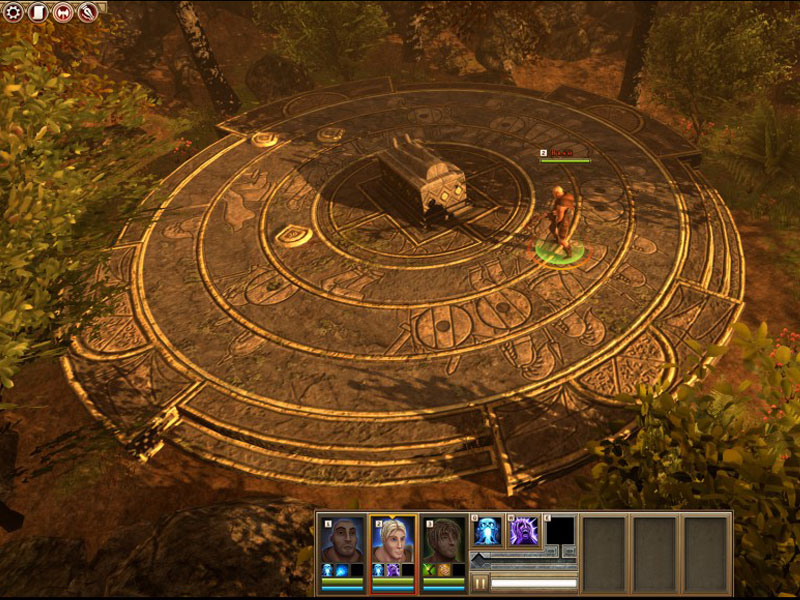This screenshot has height=600, width=800.
Task: Click the quill pen icon
Action: coord(88,13)
